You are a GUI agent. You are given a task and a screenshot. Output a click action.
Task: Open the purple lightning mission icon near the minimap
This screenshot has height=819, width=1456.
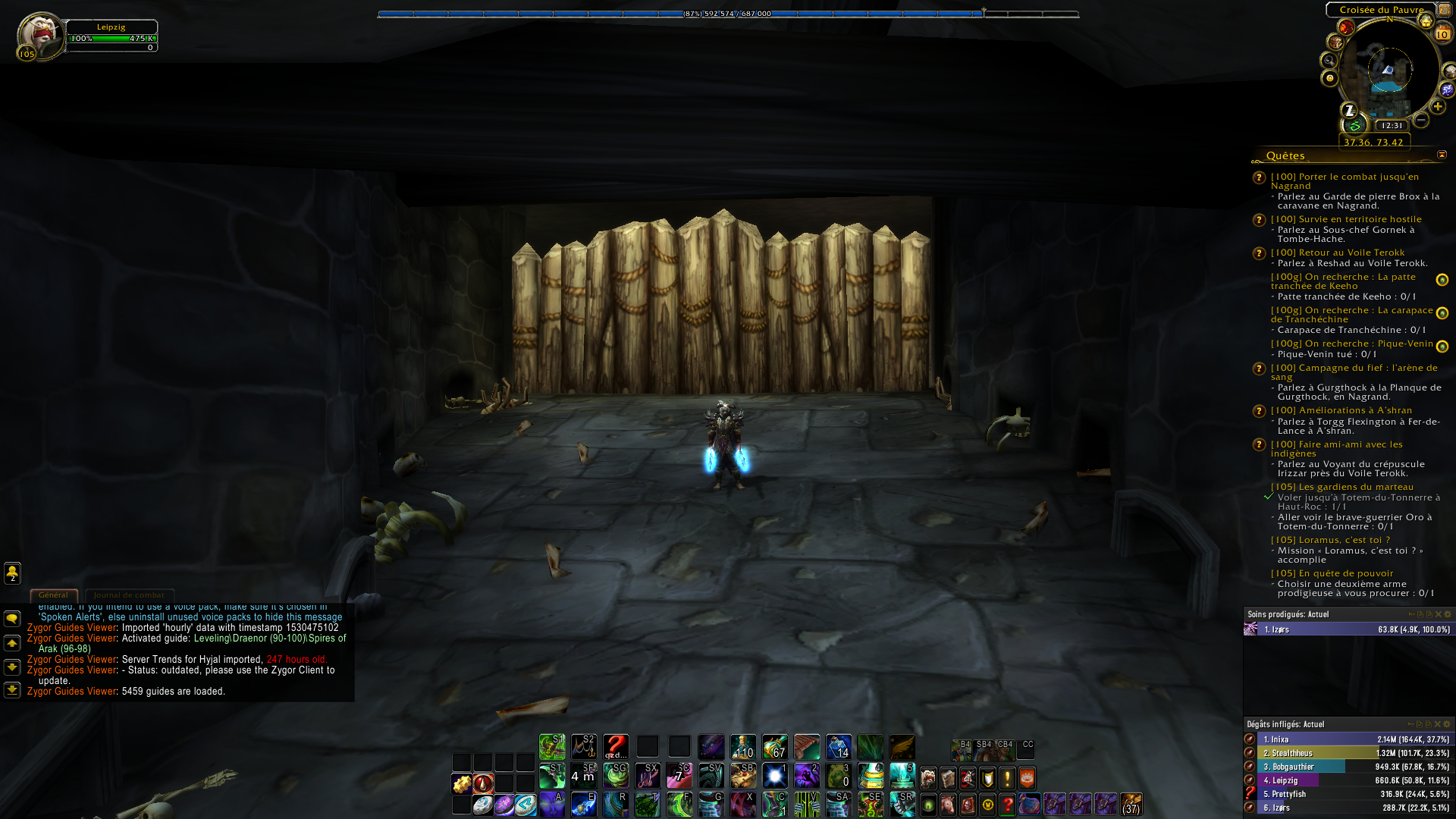tap(1445, 89)
